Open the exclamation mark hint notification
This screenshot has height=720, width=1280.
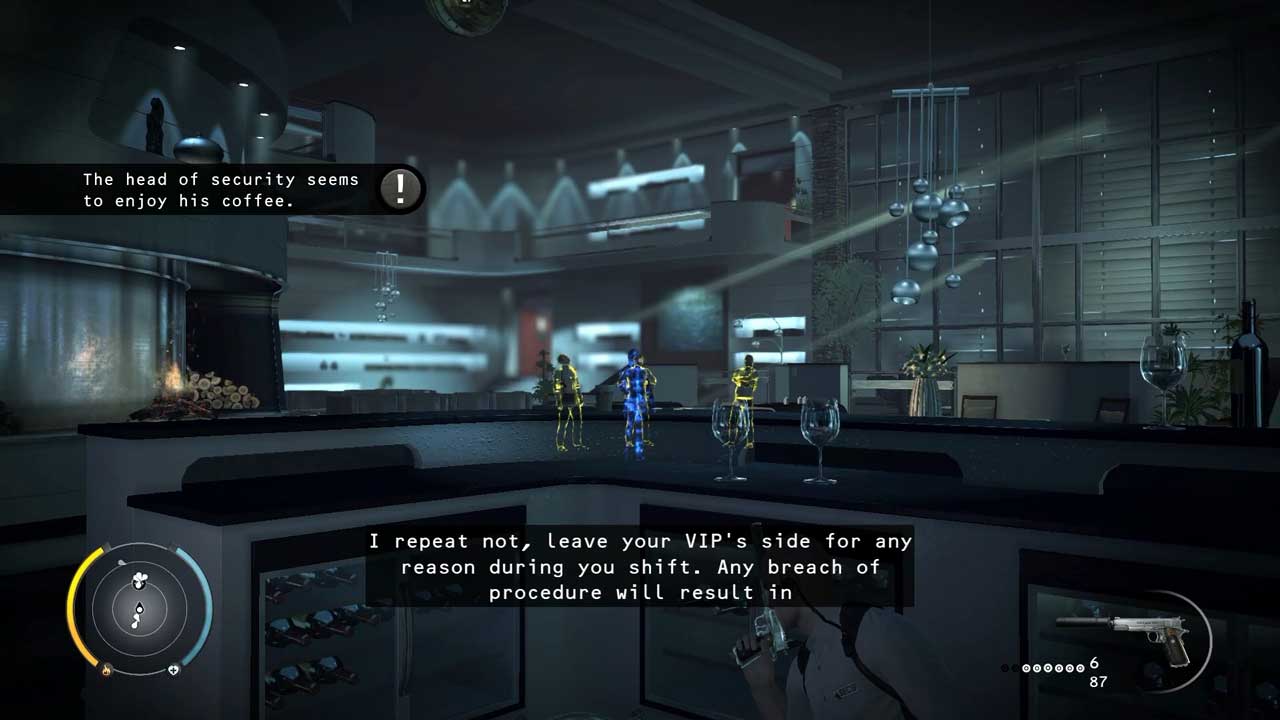pyautogui.click(x=401, y=189)
